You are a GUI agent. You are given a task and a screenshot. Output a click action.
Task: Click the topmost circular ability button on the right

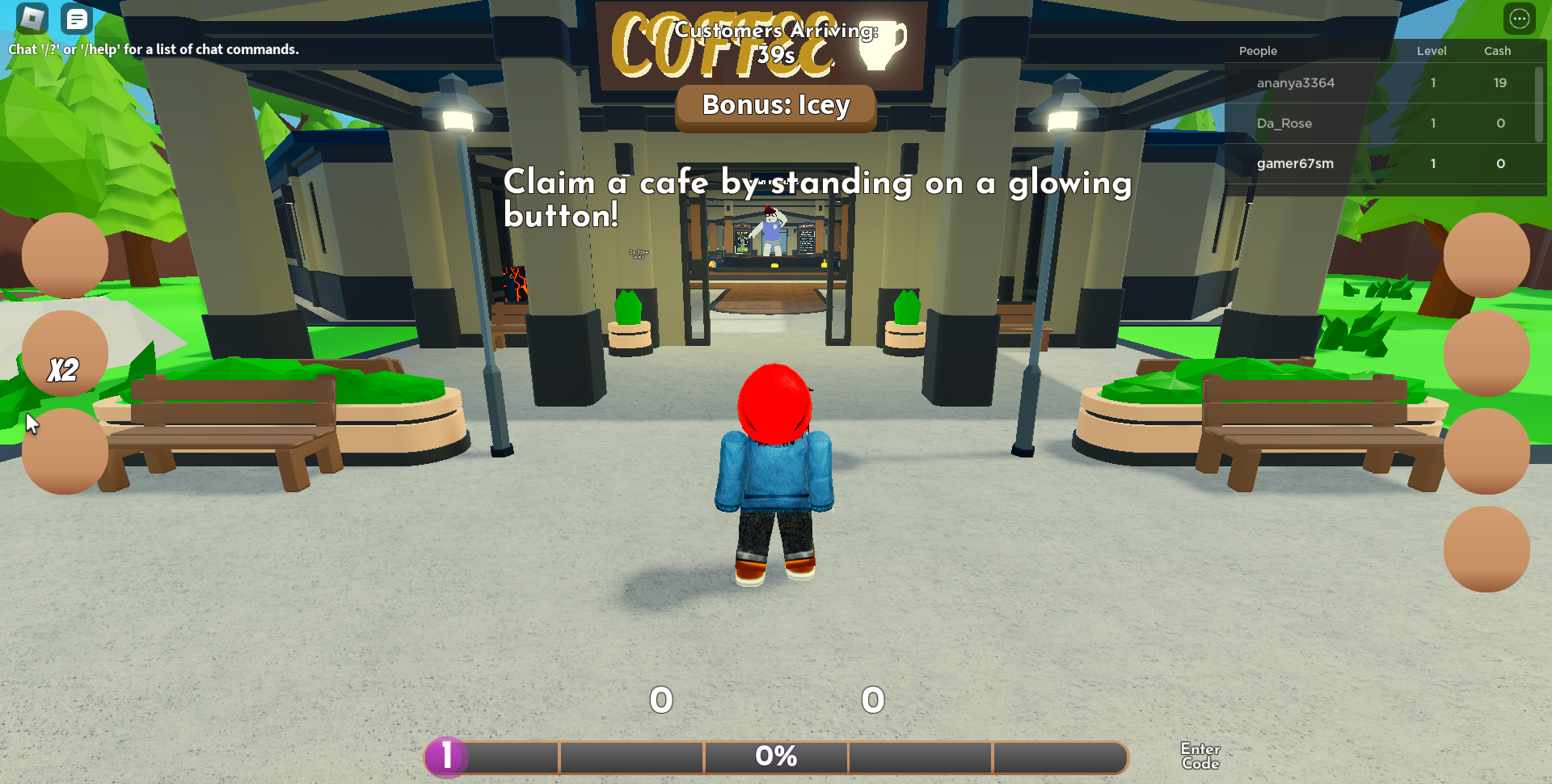[x=1487, y=255]
